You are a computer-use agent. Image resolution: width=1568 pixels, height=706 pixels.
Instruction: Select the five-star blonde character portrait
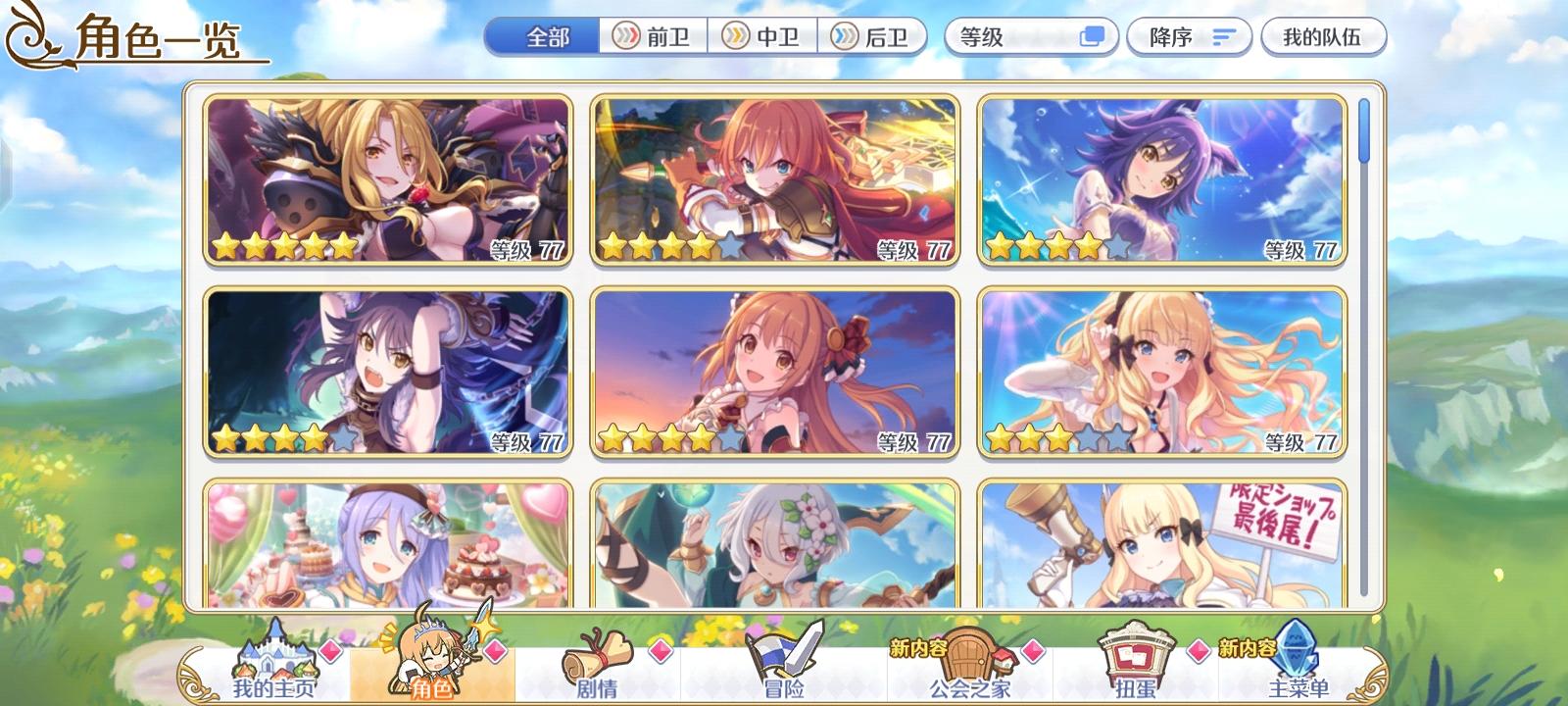pyautogui.click(x=380, y=176)
